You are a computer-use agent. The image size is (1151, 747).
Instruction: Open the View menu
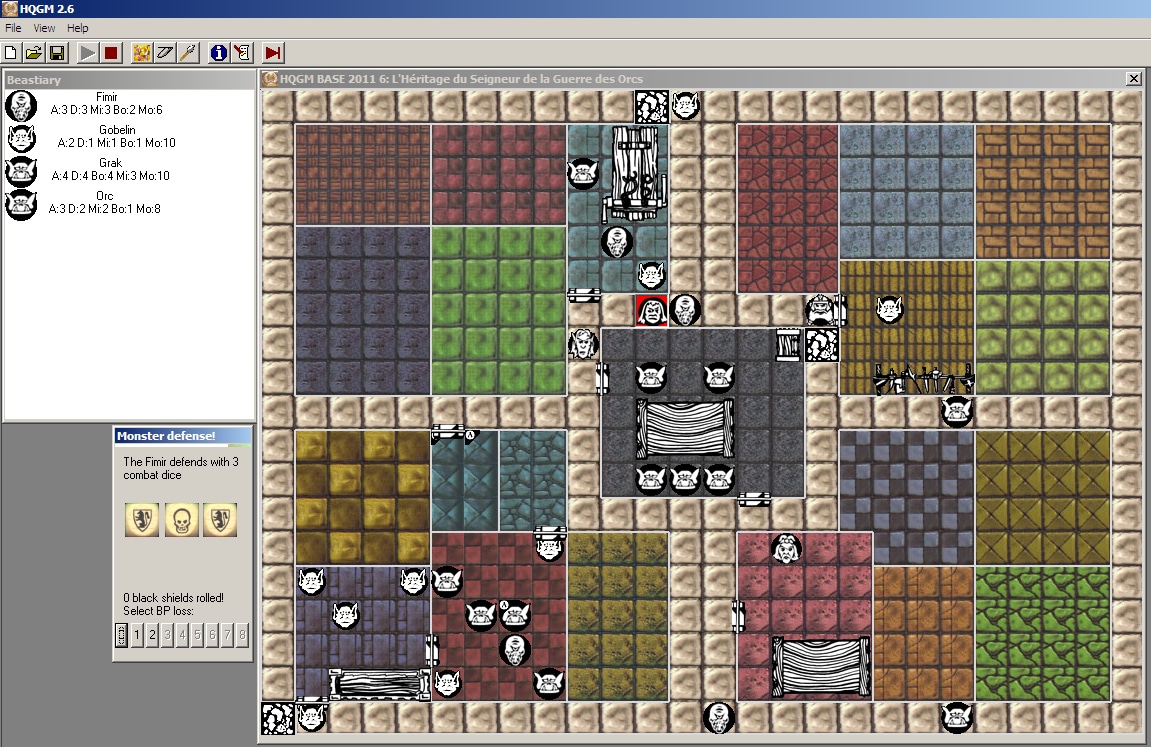point(44,28)
